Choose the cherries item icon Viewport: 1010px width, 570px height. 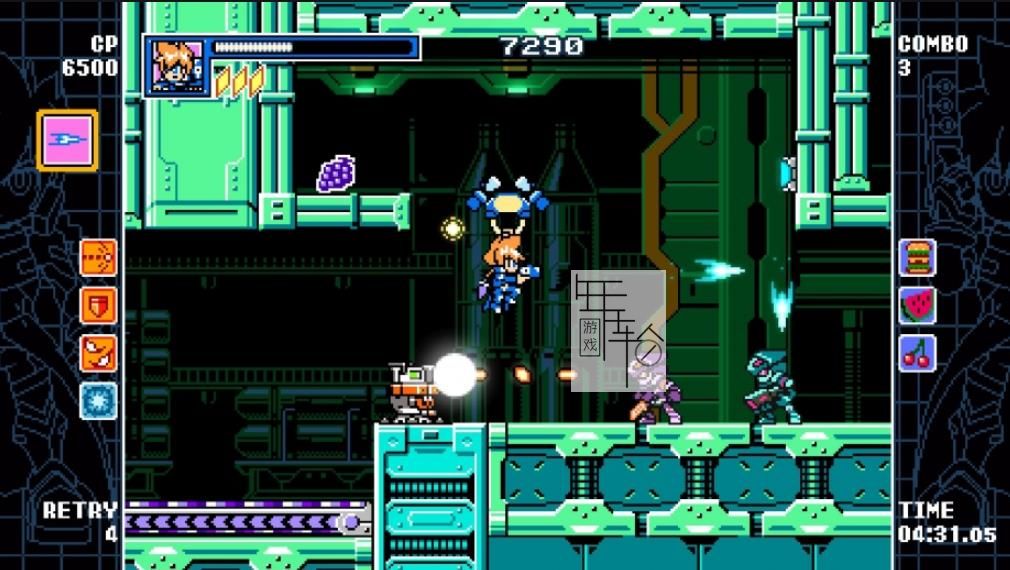(x=916, y=353)
